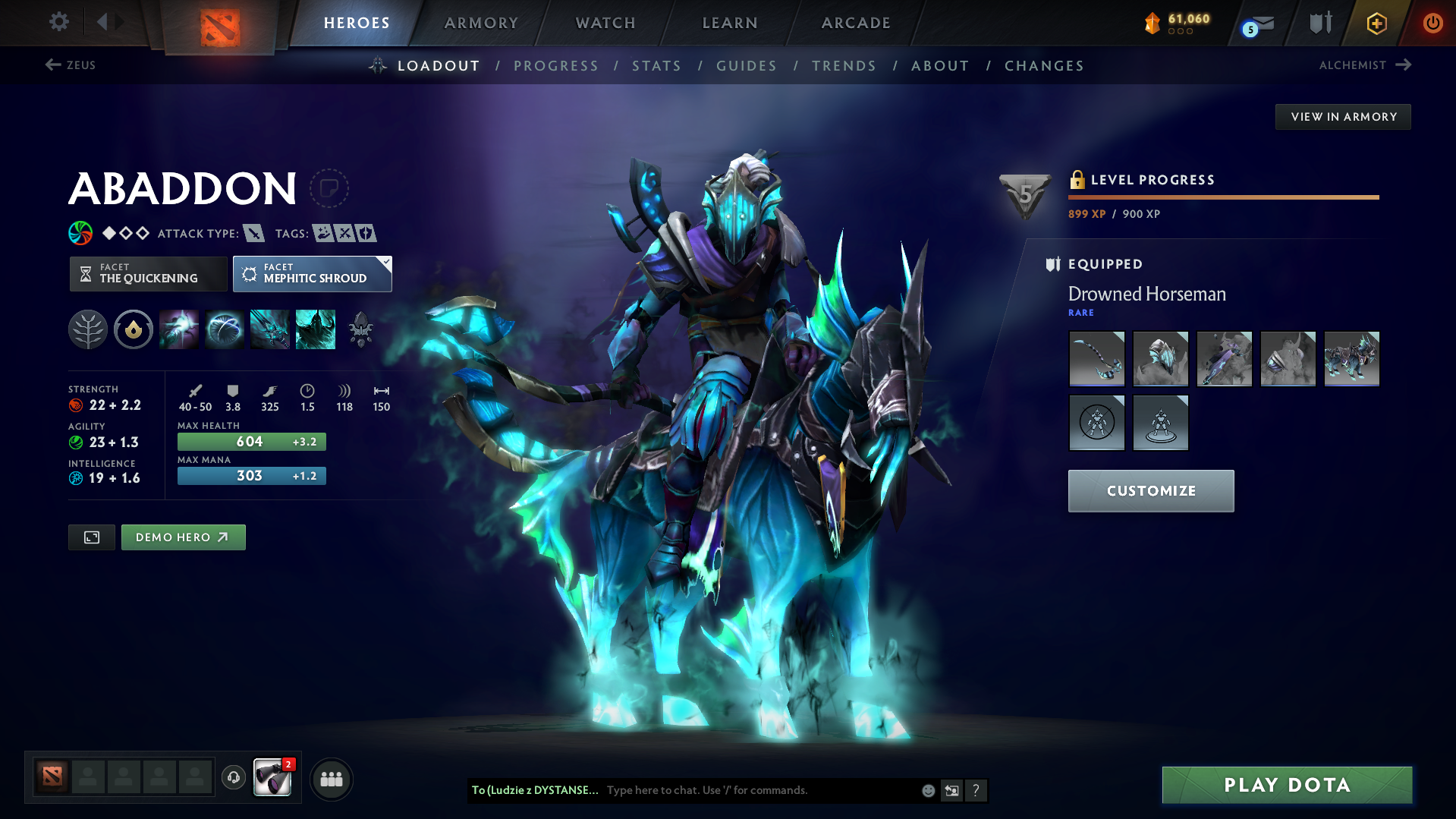The image size is (1456, 819).
Task: Click the gold shards currency icon
Action: click(x=1153, y=23)
